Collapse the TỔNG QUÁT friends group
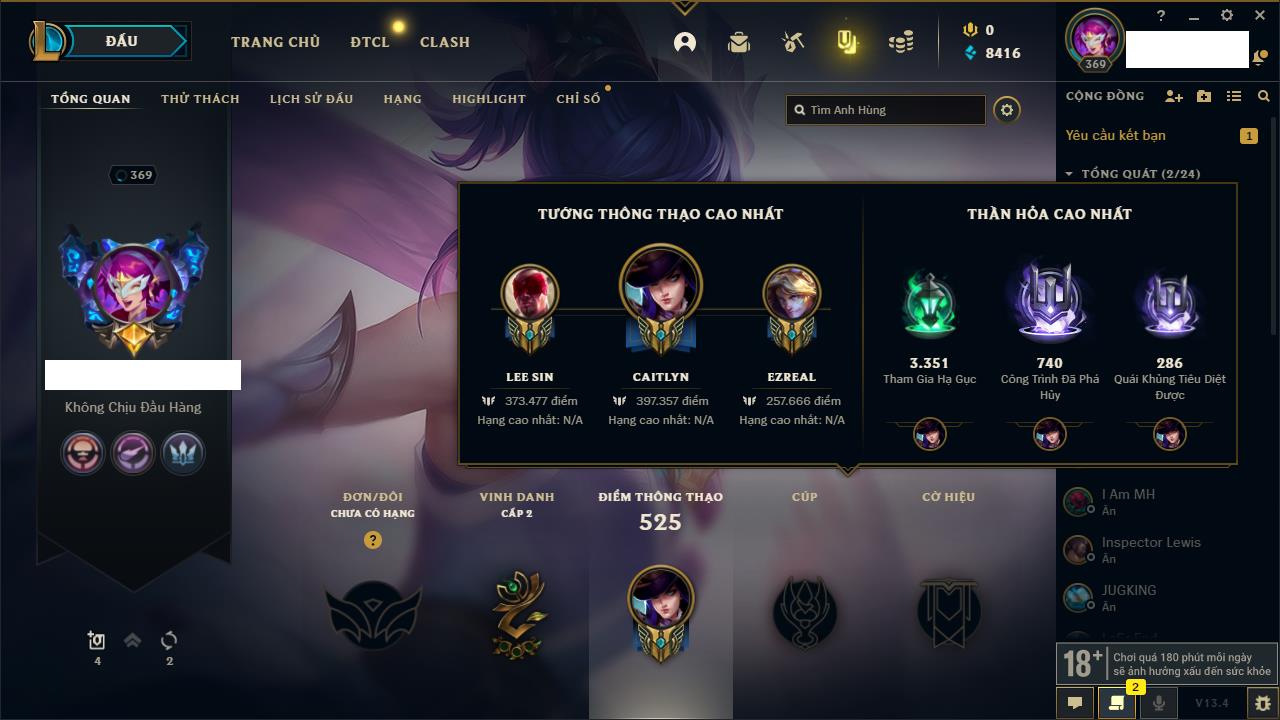 tap(1069, 174)
